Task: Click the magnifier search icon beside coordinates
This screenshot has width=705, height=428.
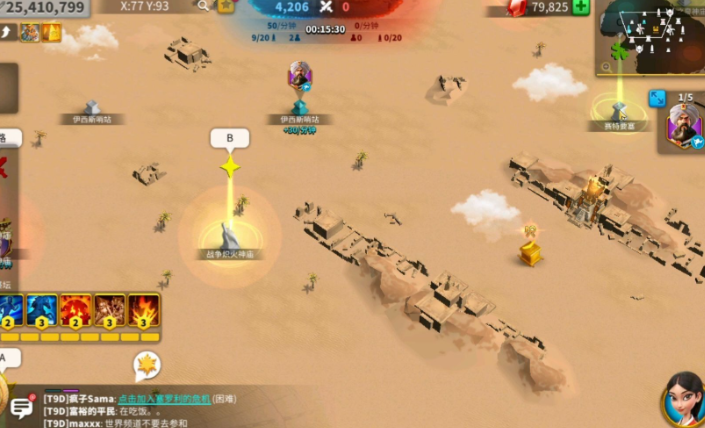Action: click(x=203, y=6)
